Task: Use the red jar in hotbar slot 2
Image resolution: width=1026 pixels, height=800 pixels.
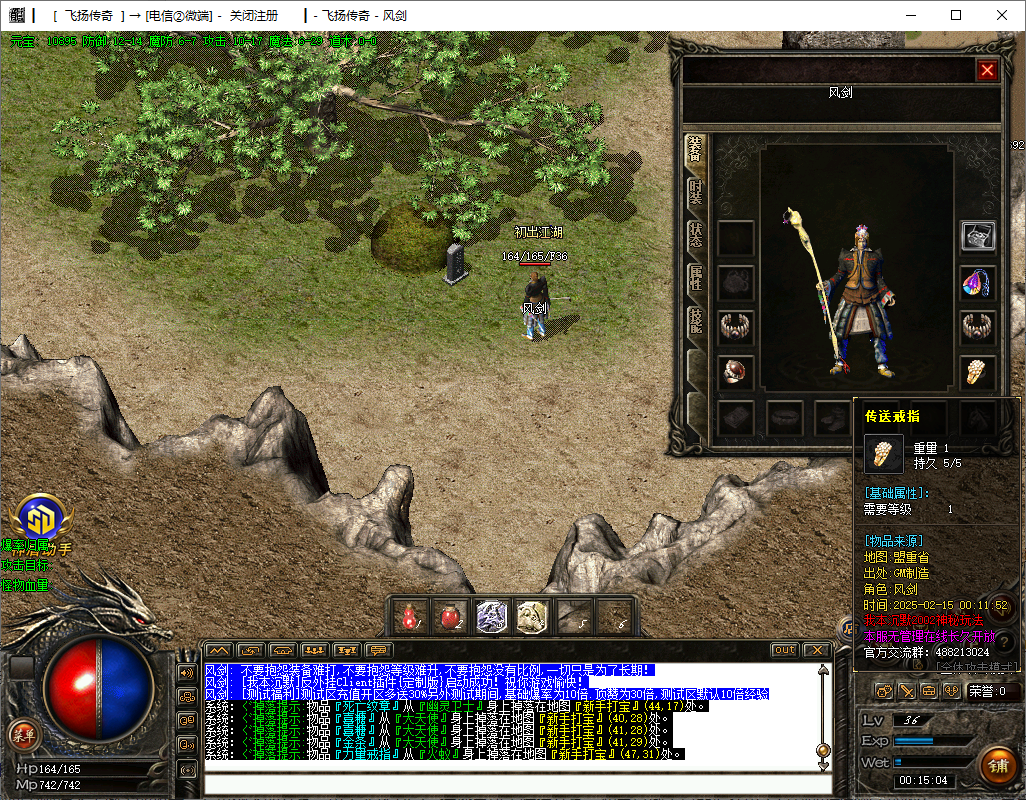Action: tap(451, 617)
